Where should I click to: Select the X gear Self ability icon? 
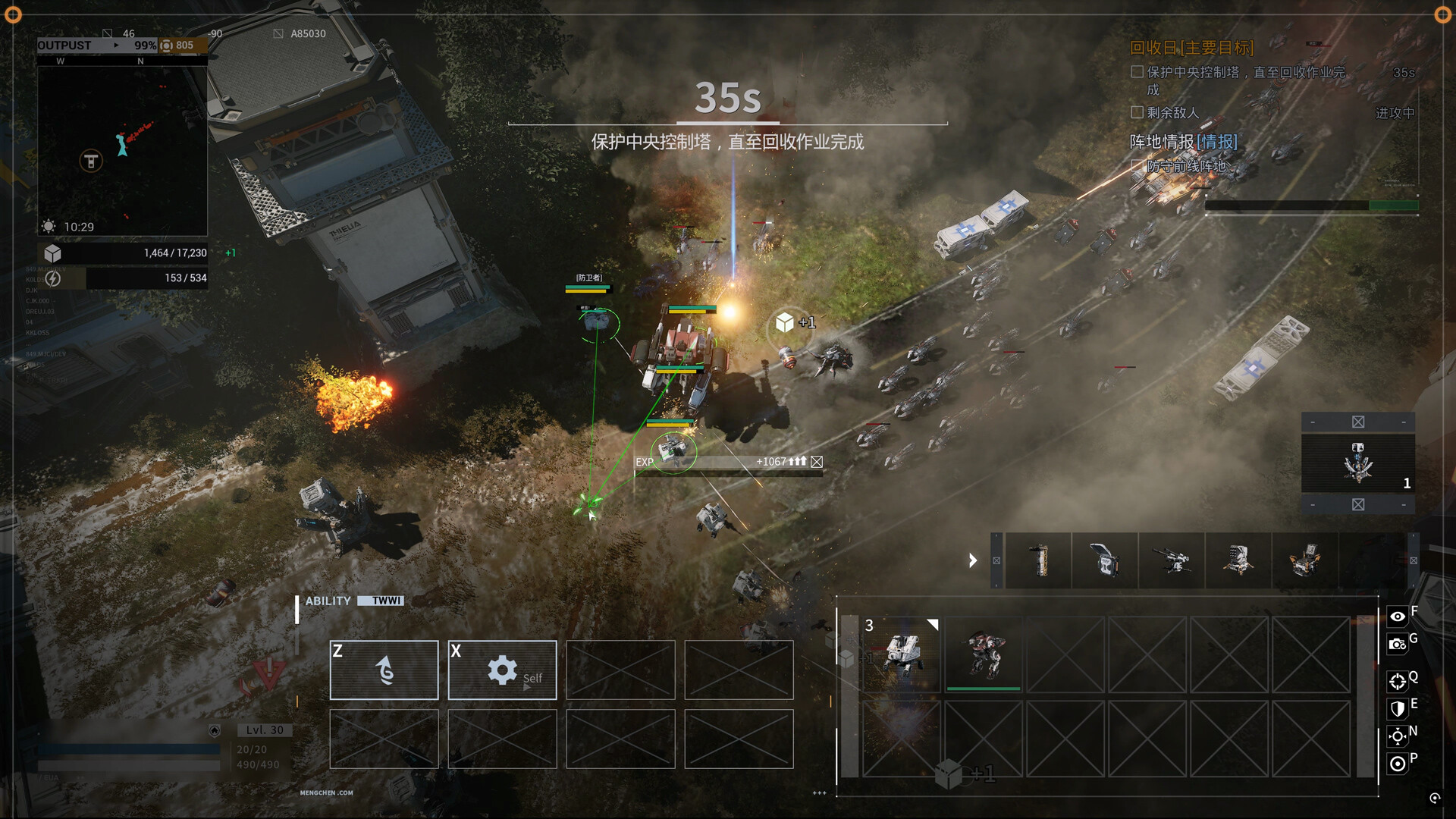502,670
